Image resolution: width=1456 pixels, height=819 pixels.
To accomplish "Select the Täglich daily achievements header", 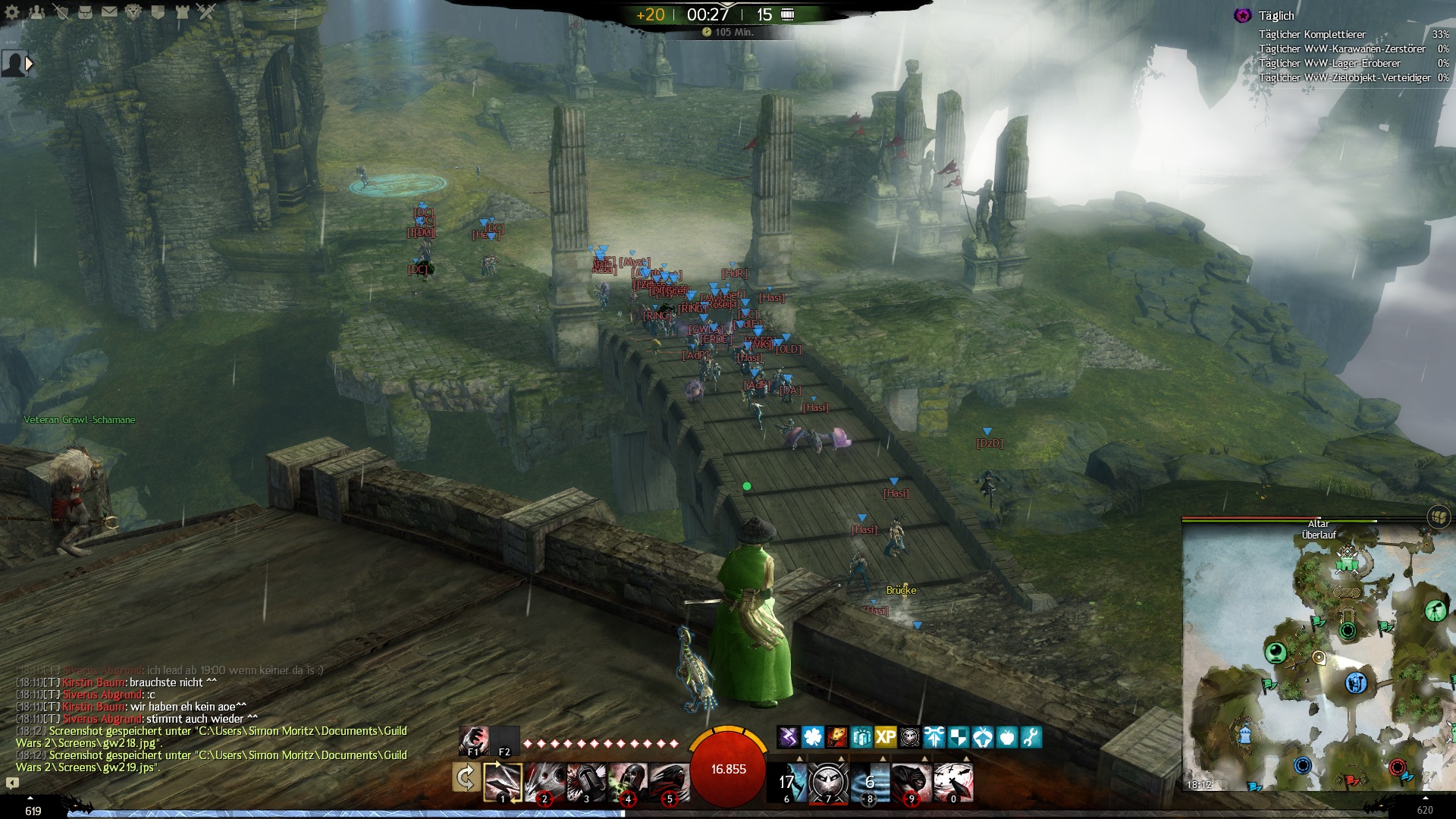I will tap(1276, 16).
